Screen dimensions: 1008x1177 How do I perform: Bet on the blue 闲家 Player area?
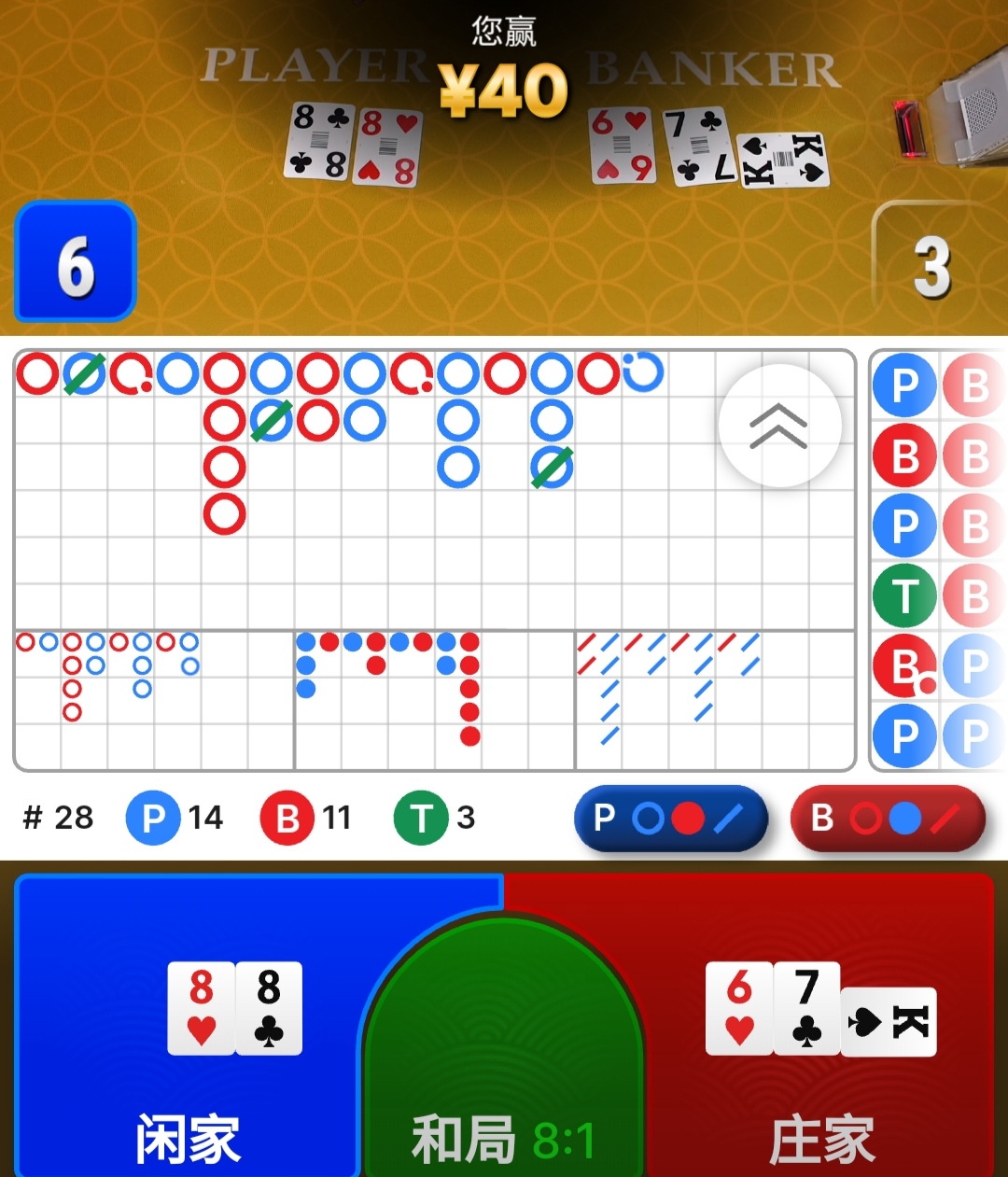pos(187,1027)
